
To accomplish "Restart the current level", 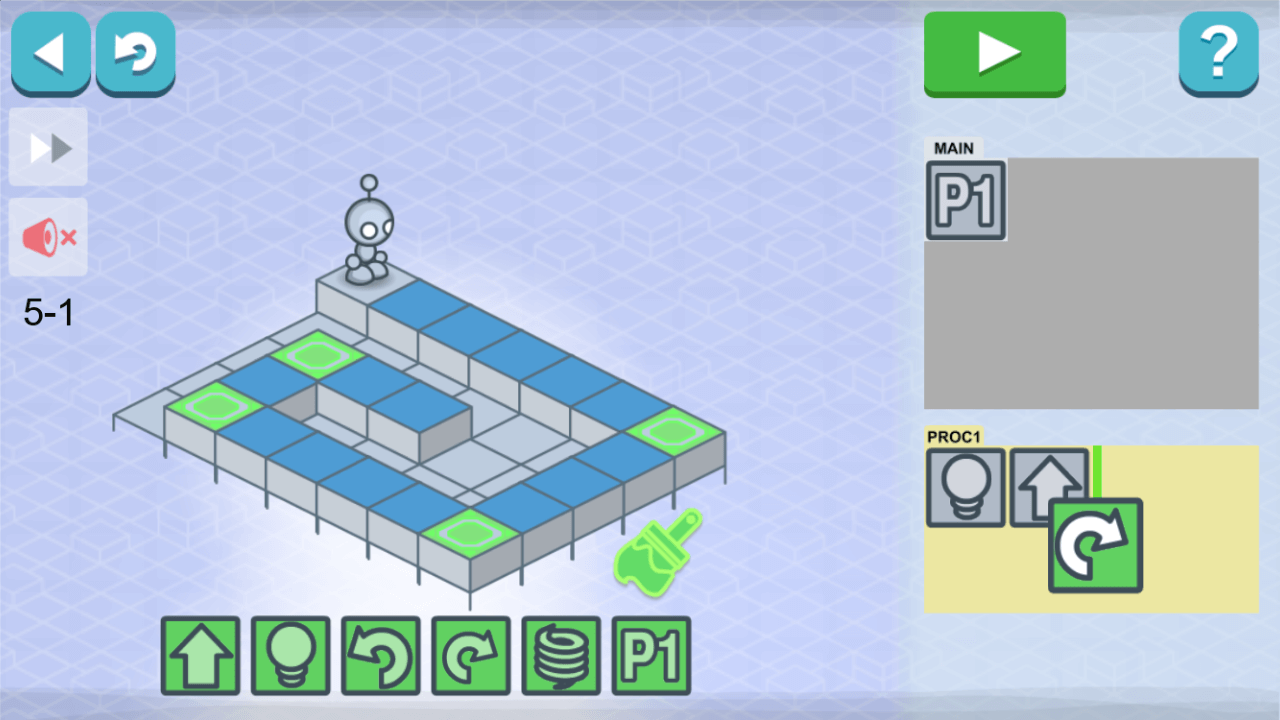I will coord(135,53).
